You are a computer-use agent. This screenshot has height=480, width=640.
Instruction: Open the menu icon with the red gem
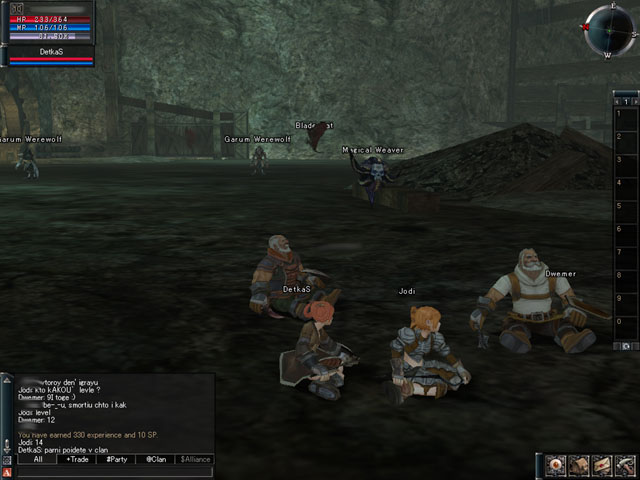[x=557, y=465]
